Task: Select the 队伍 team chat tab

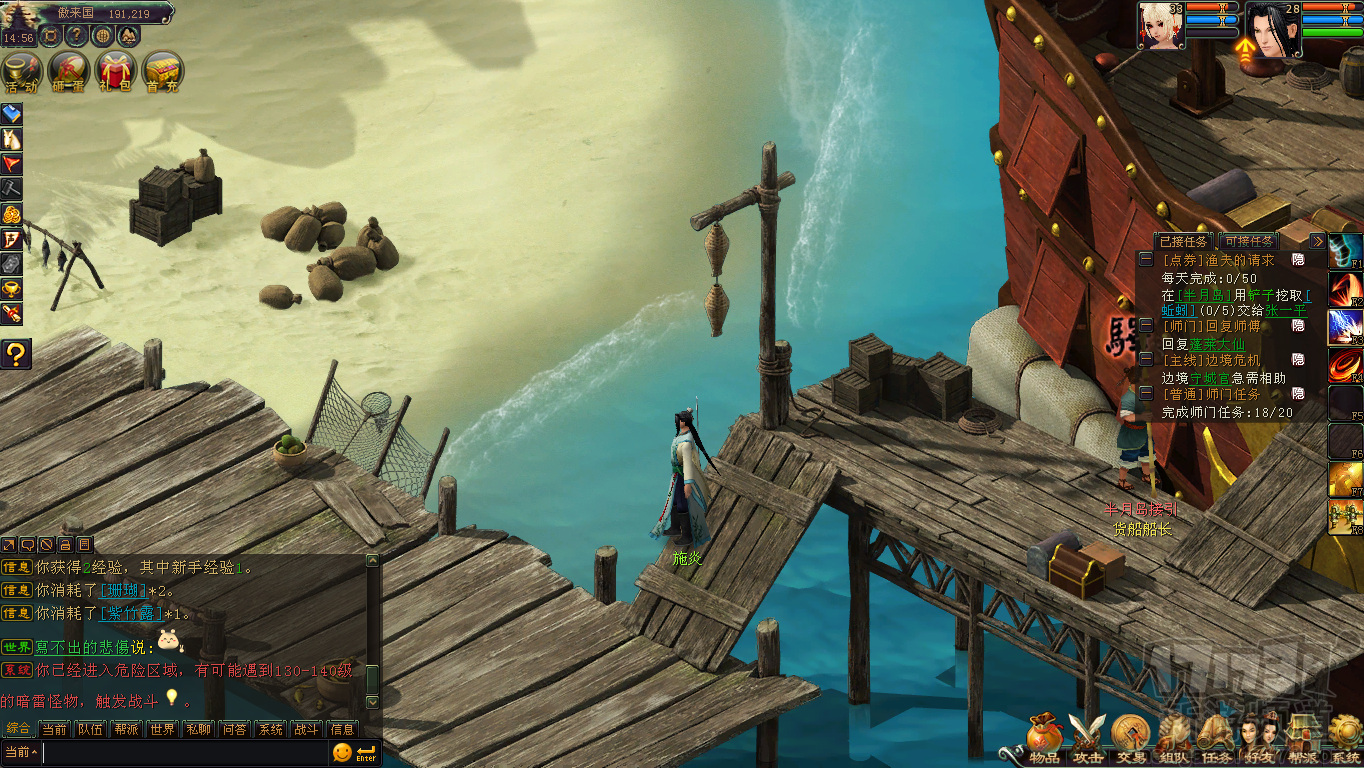Action: 90,729
